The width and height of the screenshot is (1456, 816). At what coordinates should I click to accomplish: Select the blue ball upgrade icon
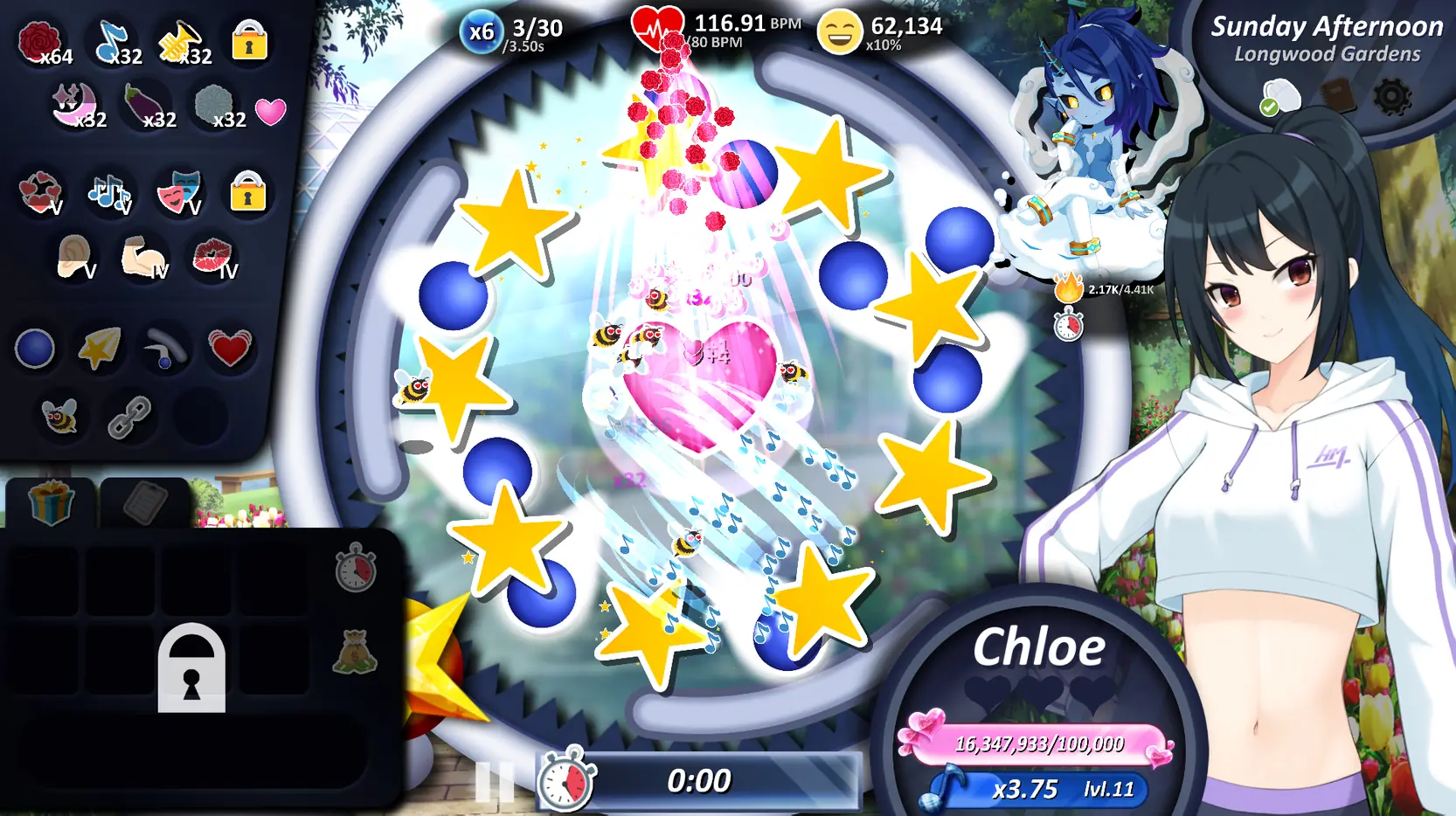[35, 349]
